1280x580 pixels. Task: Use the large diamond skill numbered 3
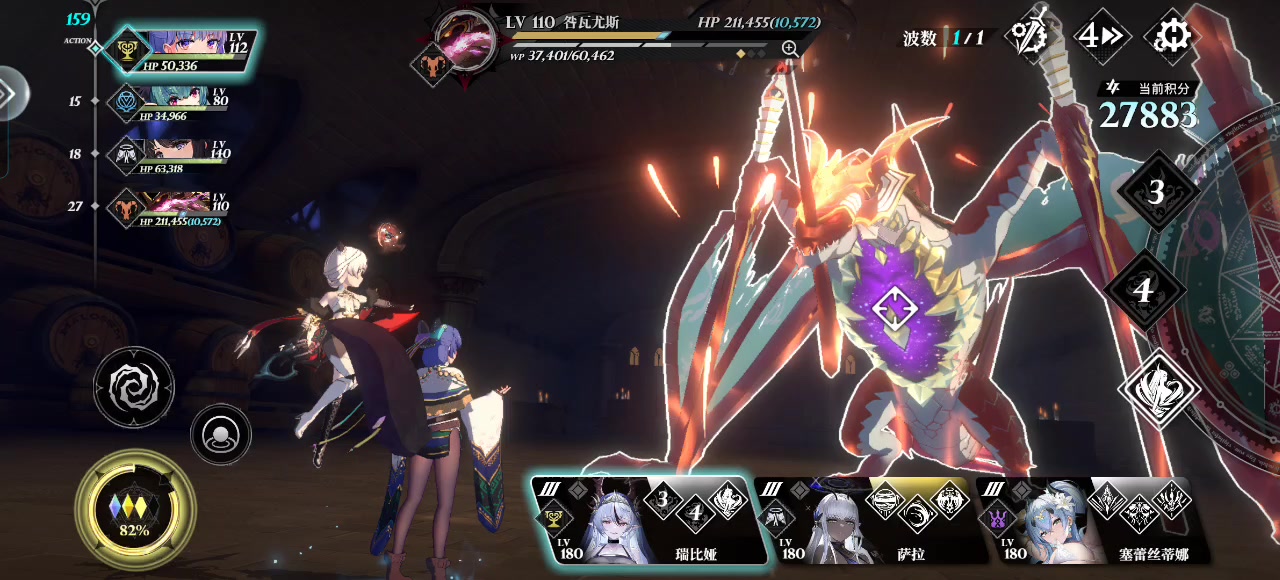pos(1156,192)
